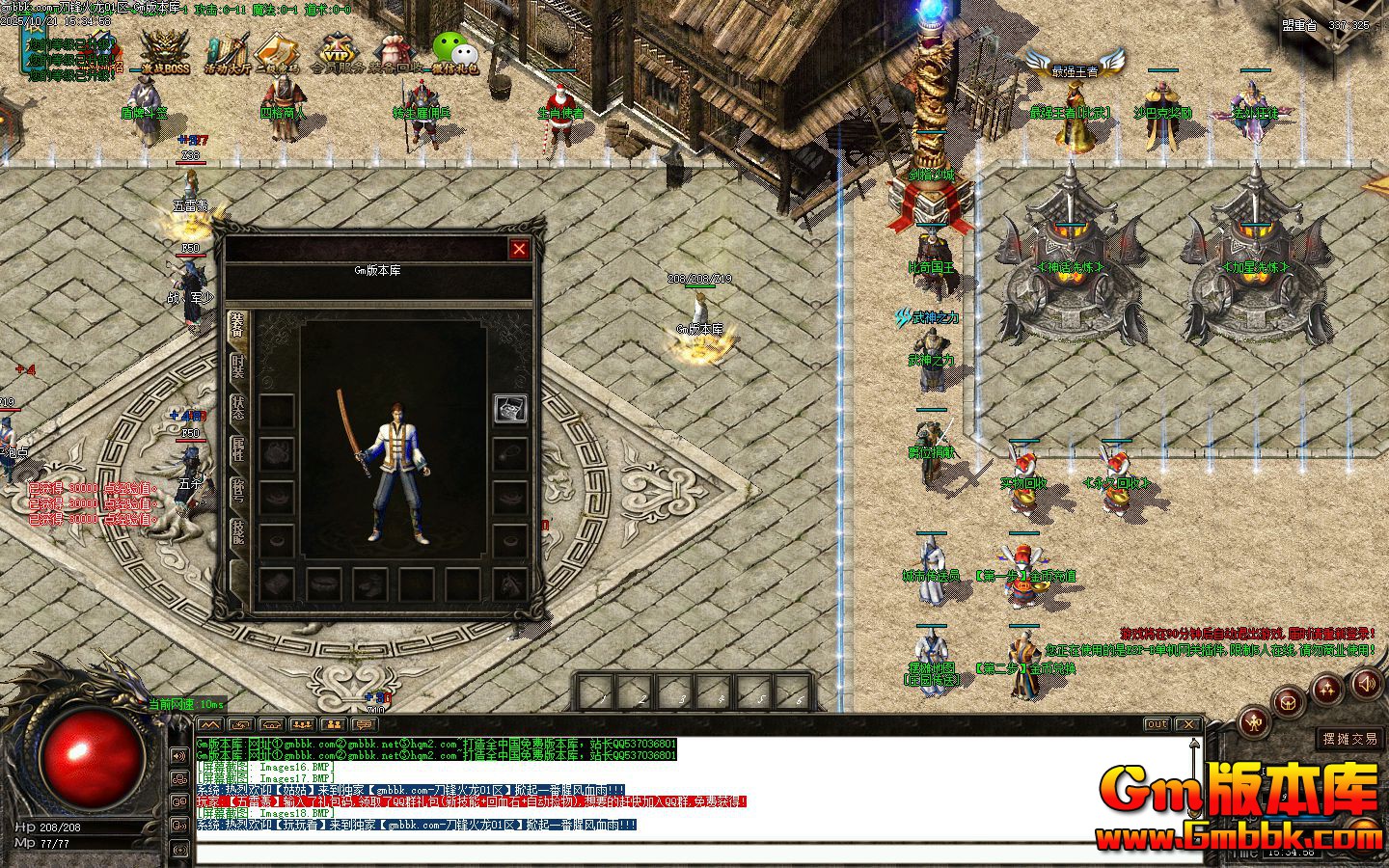
Task: Select the 装备 equipment tab
Action: pyautogui.click(x=238, y=328)
